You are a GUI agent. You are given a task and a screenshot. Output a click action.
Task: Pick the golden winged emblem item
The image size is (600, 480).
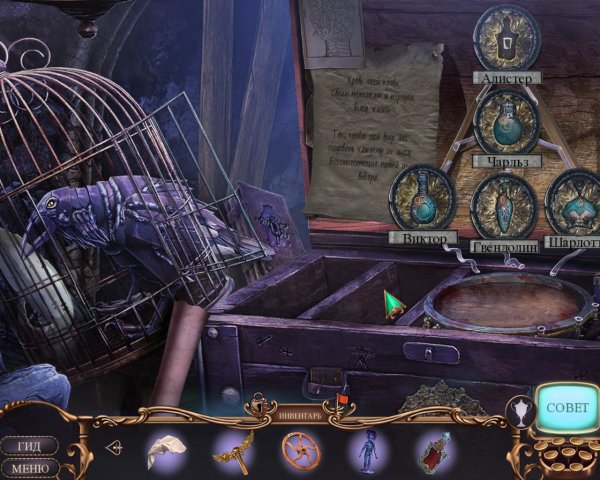231,448
